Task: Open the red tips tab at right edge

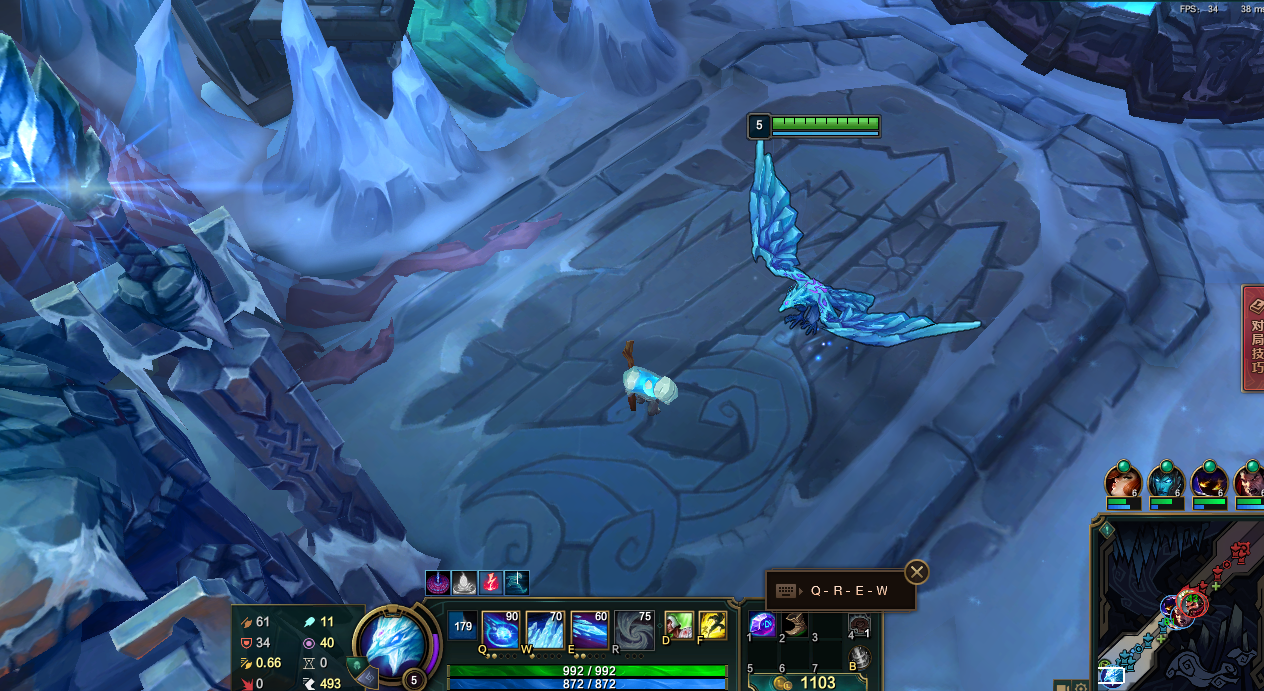Action: pos(1254,339)
